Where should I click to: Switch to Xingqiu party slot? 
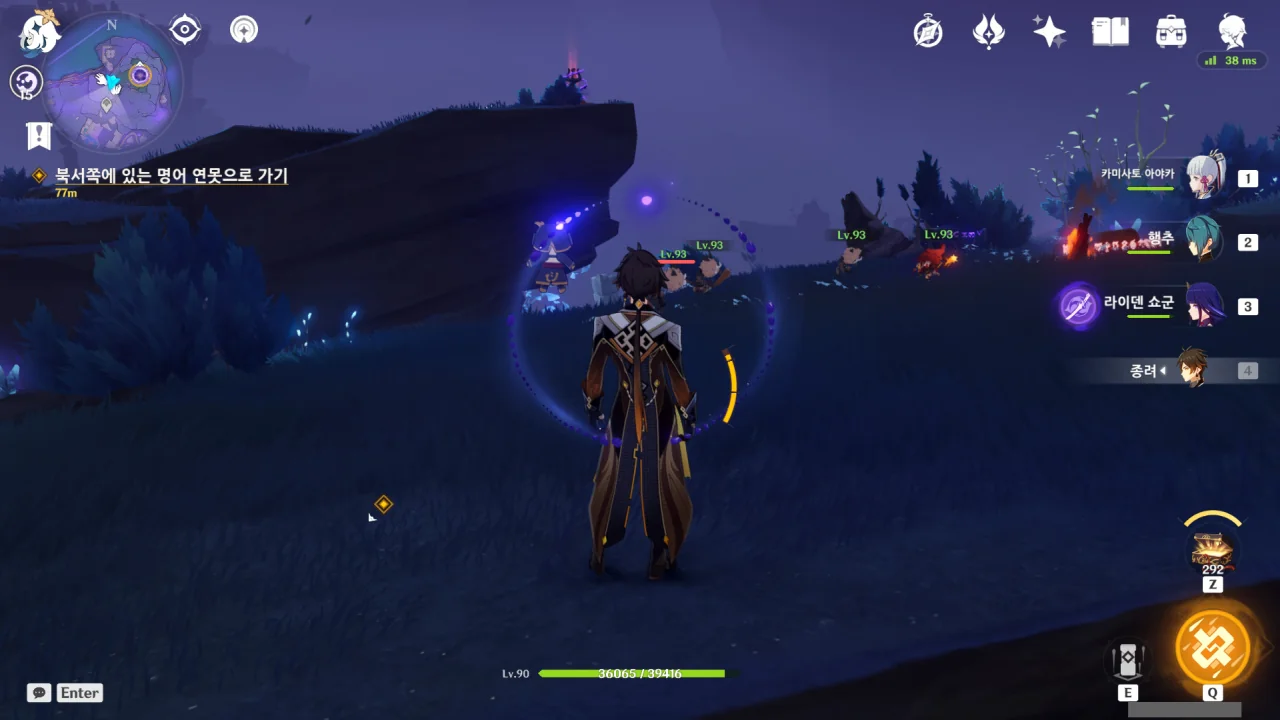1204,241
